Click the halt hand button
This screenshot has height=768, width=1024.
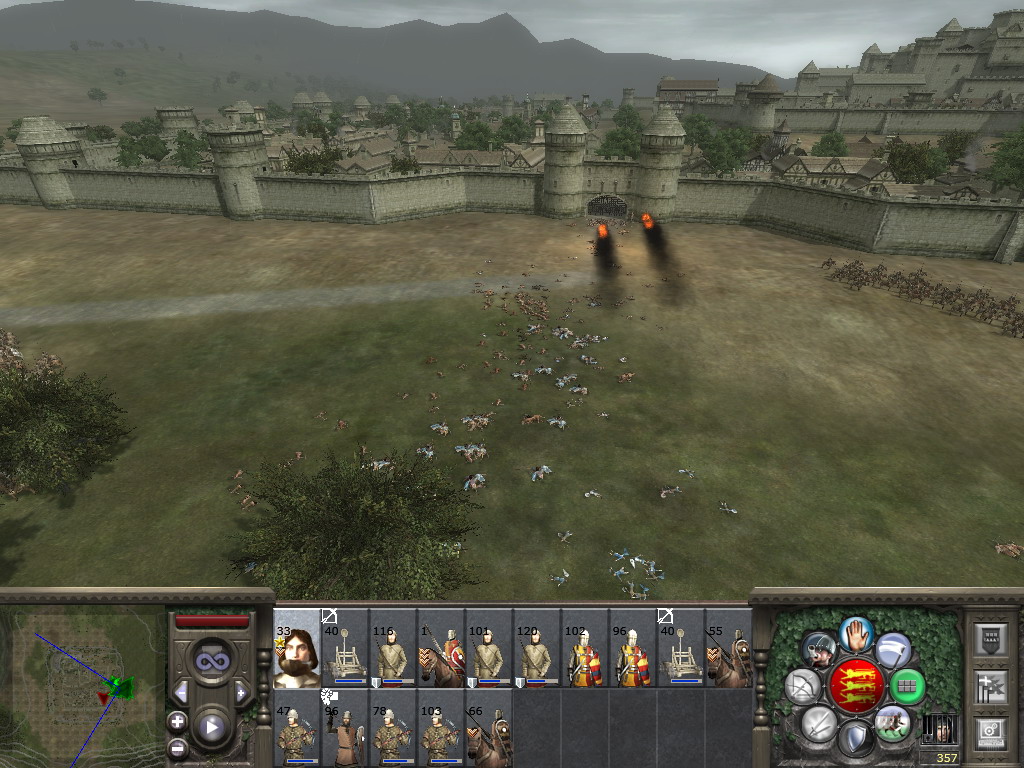pos(856,633)
